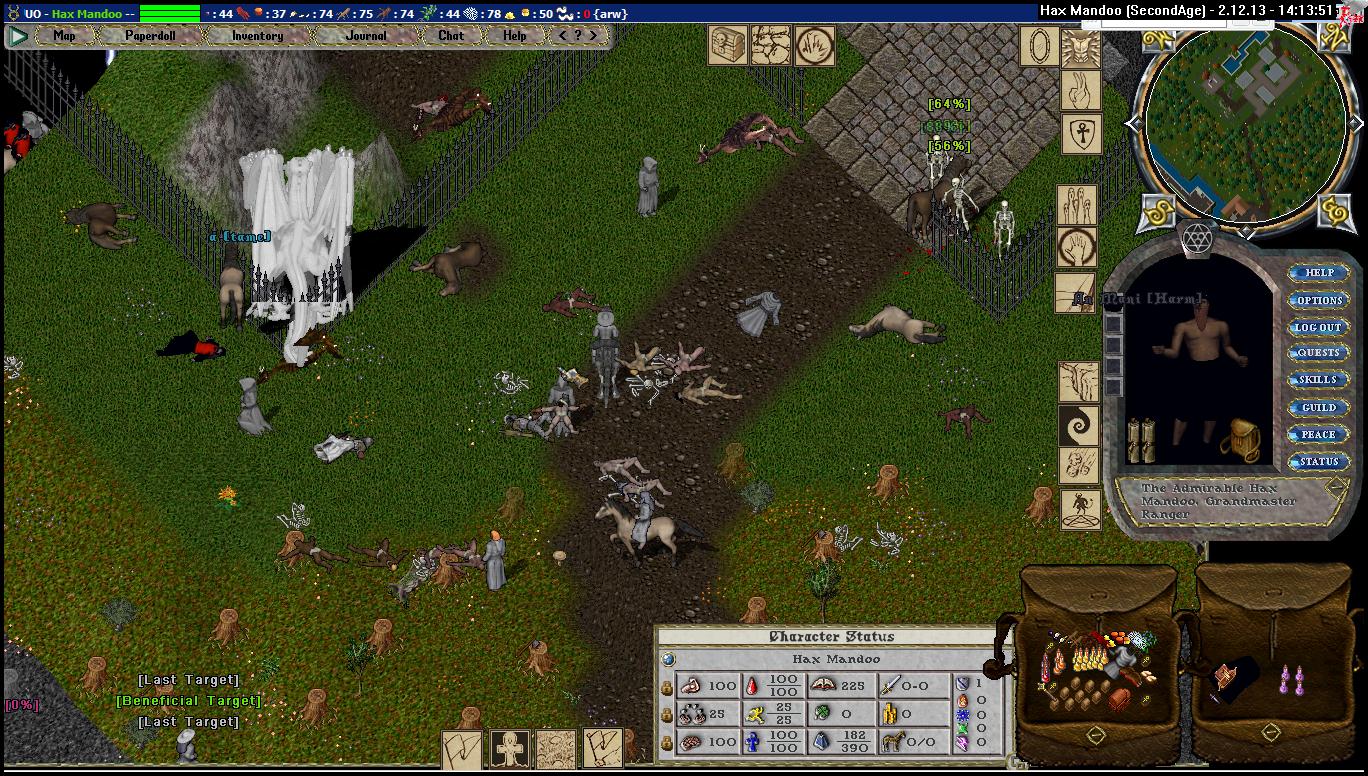Click the treasure chest spell icon
Image resolution: width=1368 pixels, height=776 pixels.
coord(727,46)
